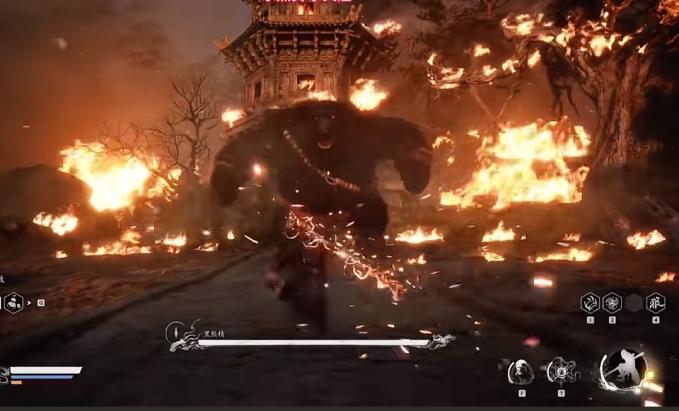Use the swirling second spell icon
The width and height of the screenshot is (679, 411).
pyautogui.click(x=612, y=302)
